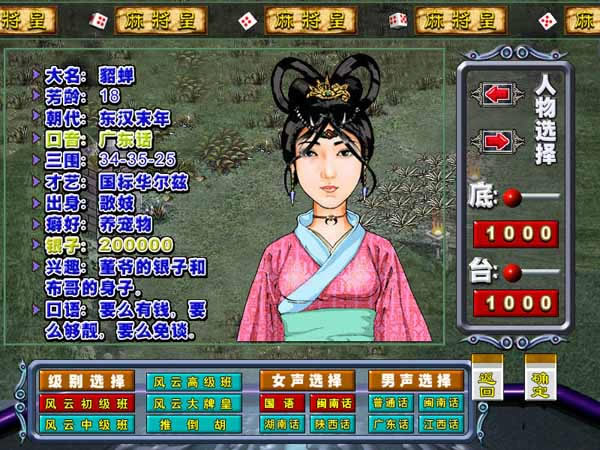Switch male voice to 江西话
Image resolution: width=600 pixels, height=450 pixels.
coord(441,424)
